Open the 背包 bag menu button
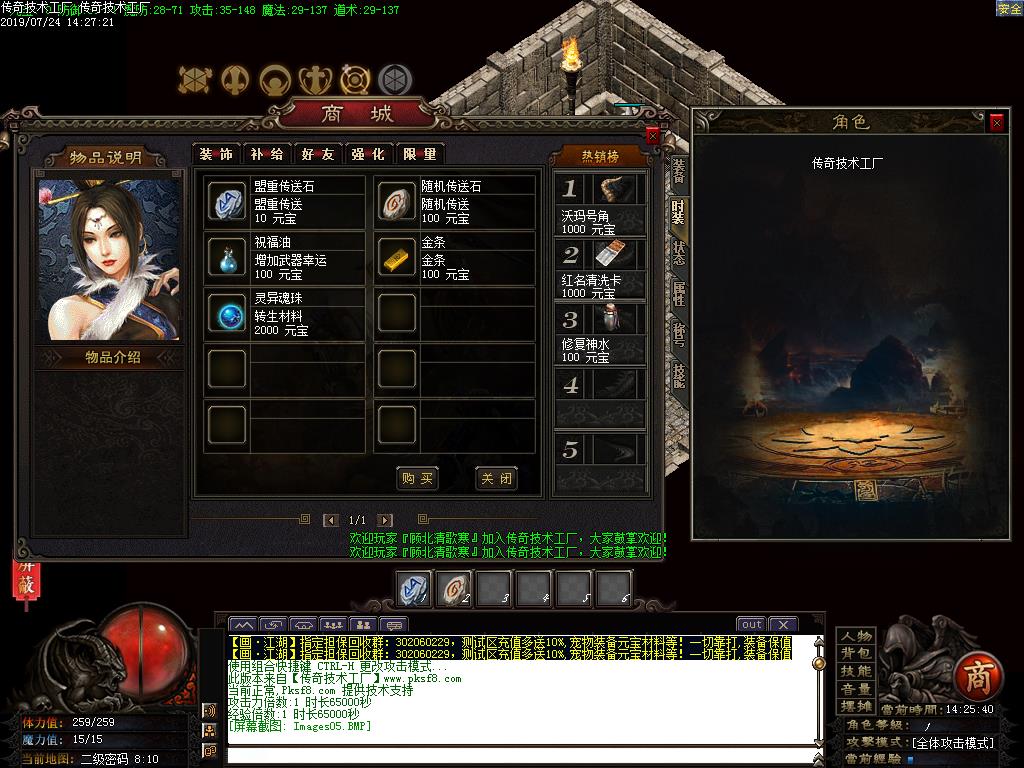The width and height of the screenshot is (1024, 768). [856, 654]
